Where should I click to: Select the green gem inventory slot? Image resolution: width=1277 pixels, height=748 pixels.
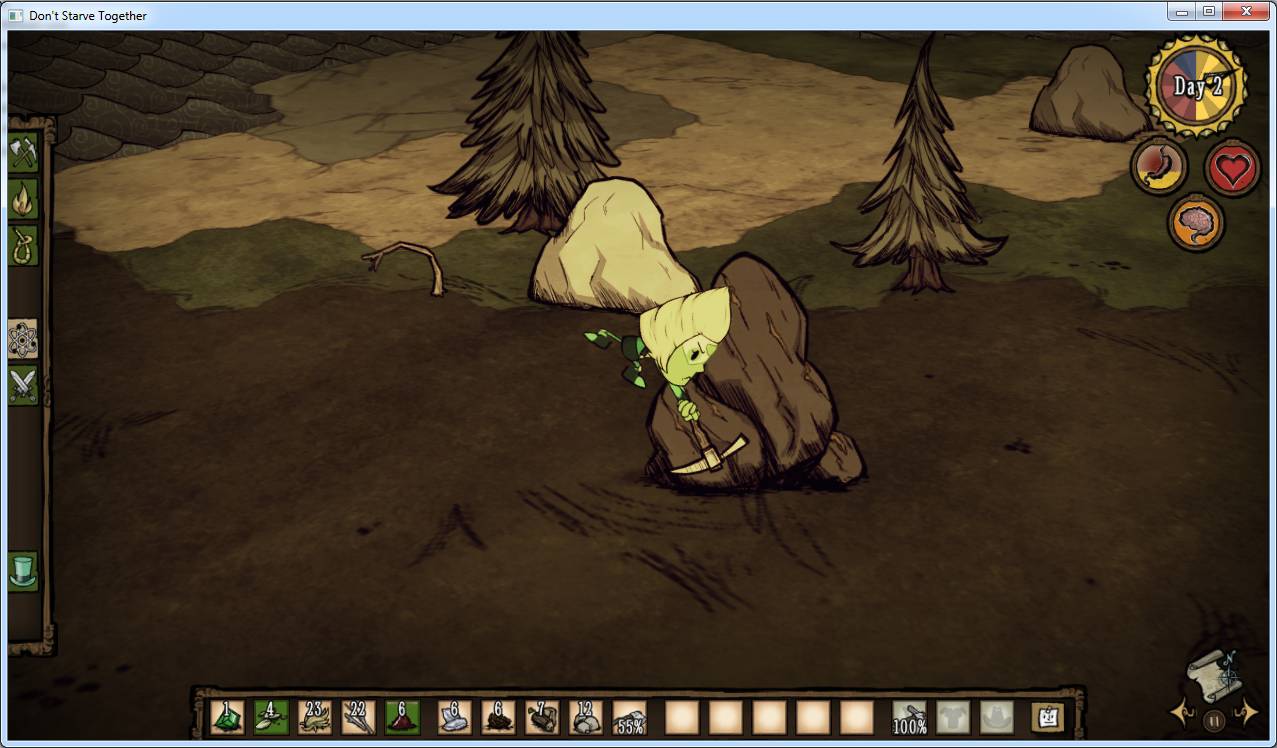[x=227, y=717]
